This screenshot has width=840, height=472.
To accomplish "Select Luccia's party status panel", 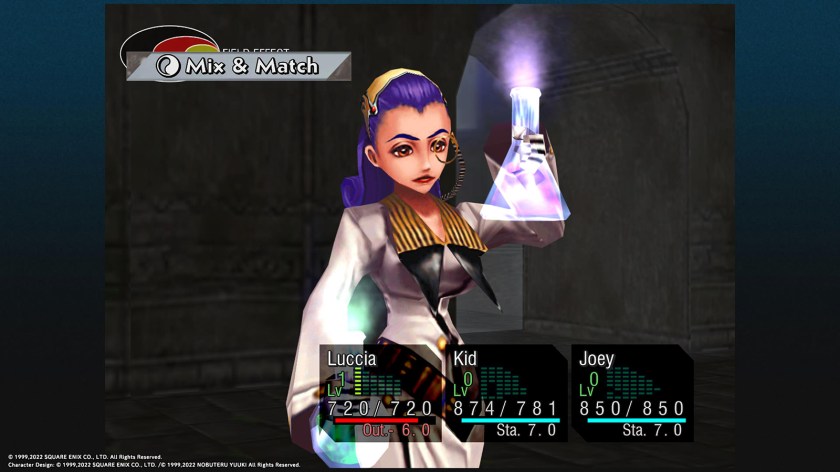I will click(x=381, y=392).
